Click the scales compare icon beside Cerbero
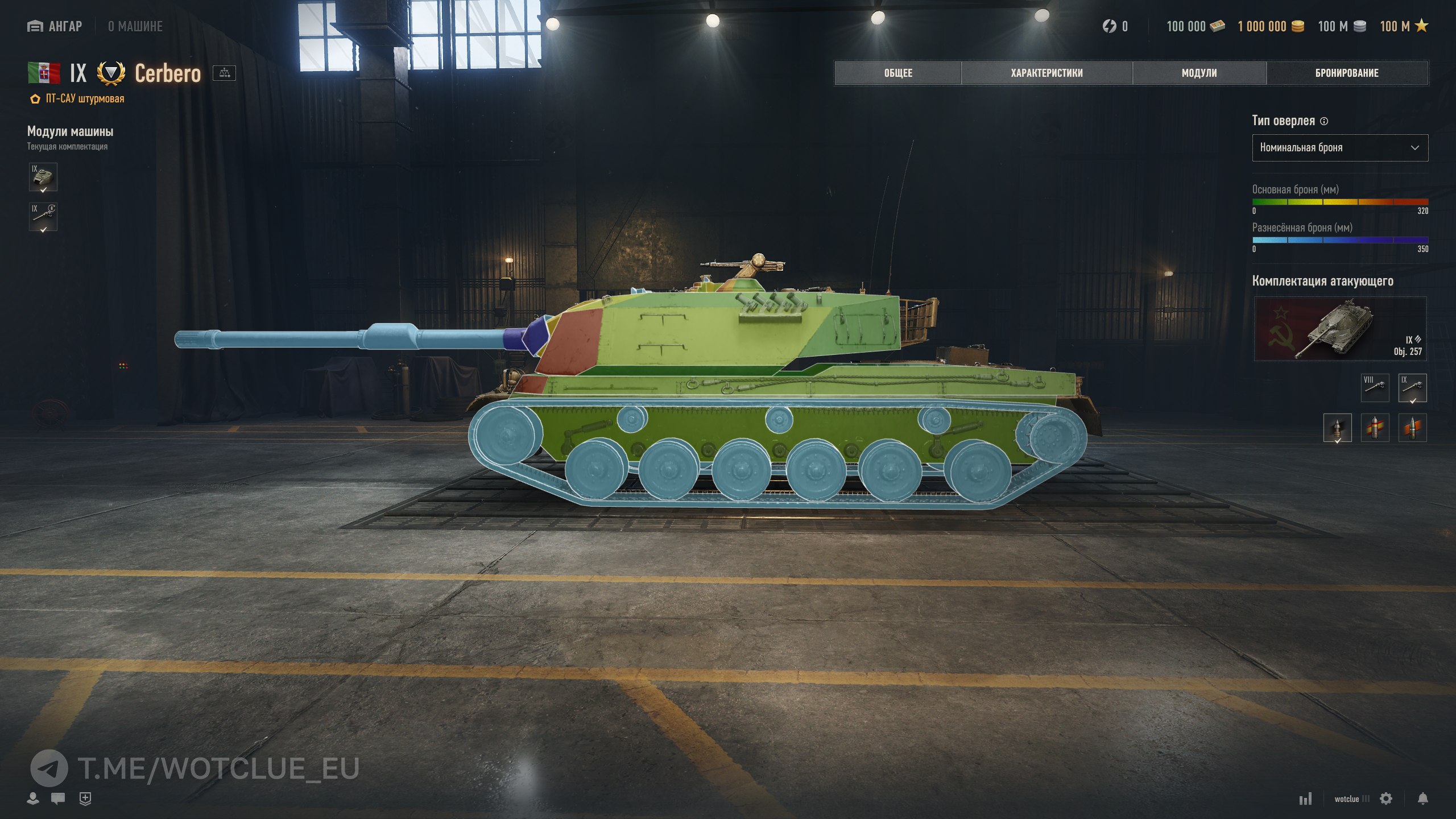The image size is (1456, 819). [x=224, y=73]
